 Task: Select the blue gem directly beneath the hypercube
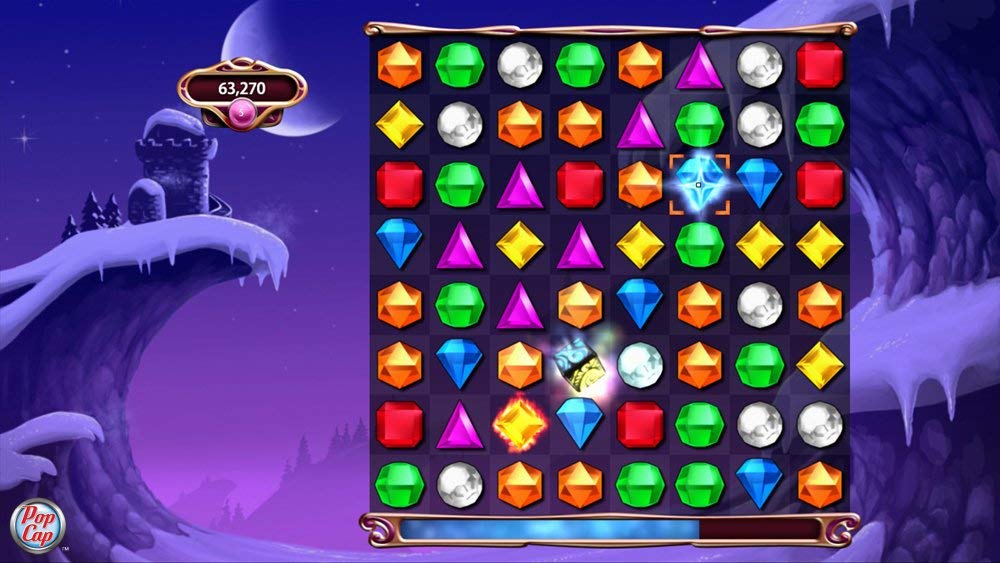(579, 424)
